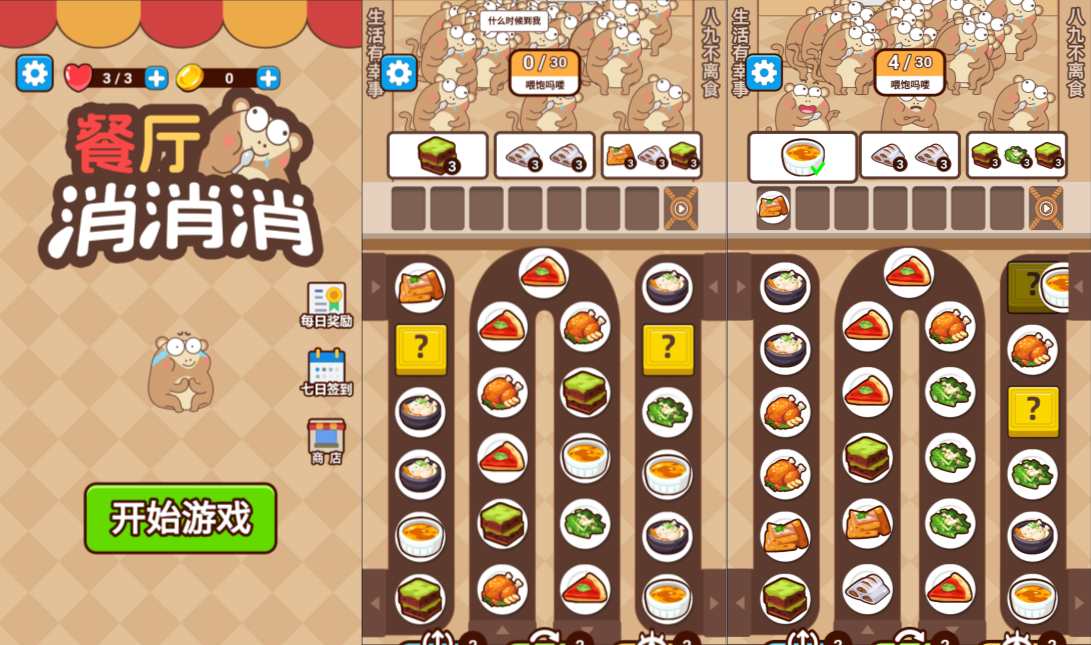Add hearts with the plus beside 3/3

[157, 78]
